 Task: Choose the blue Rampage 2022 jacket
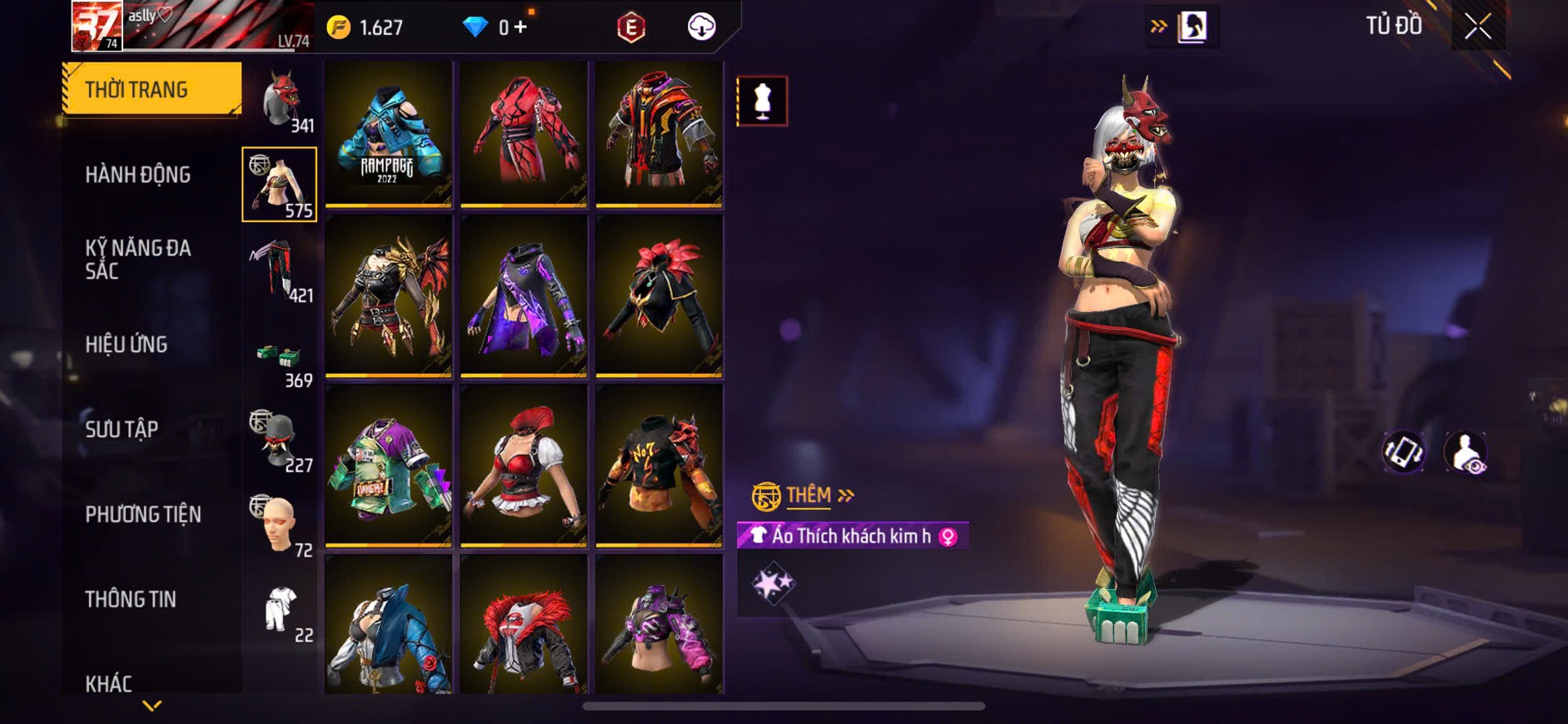tap(388, 133)
